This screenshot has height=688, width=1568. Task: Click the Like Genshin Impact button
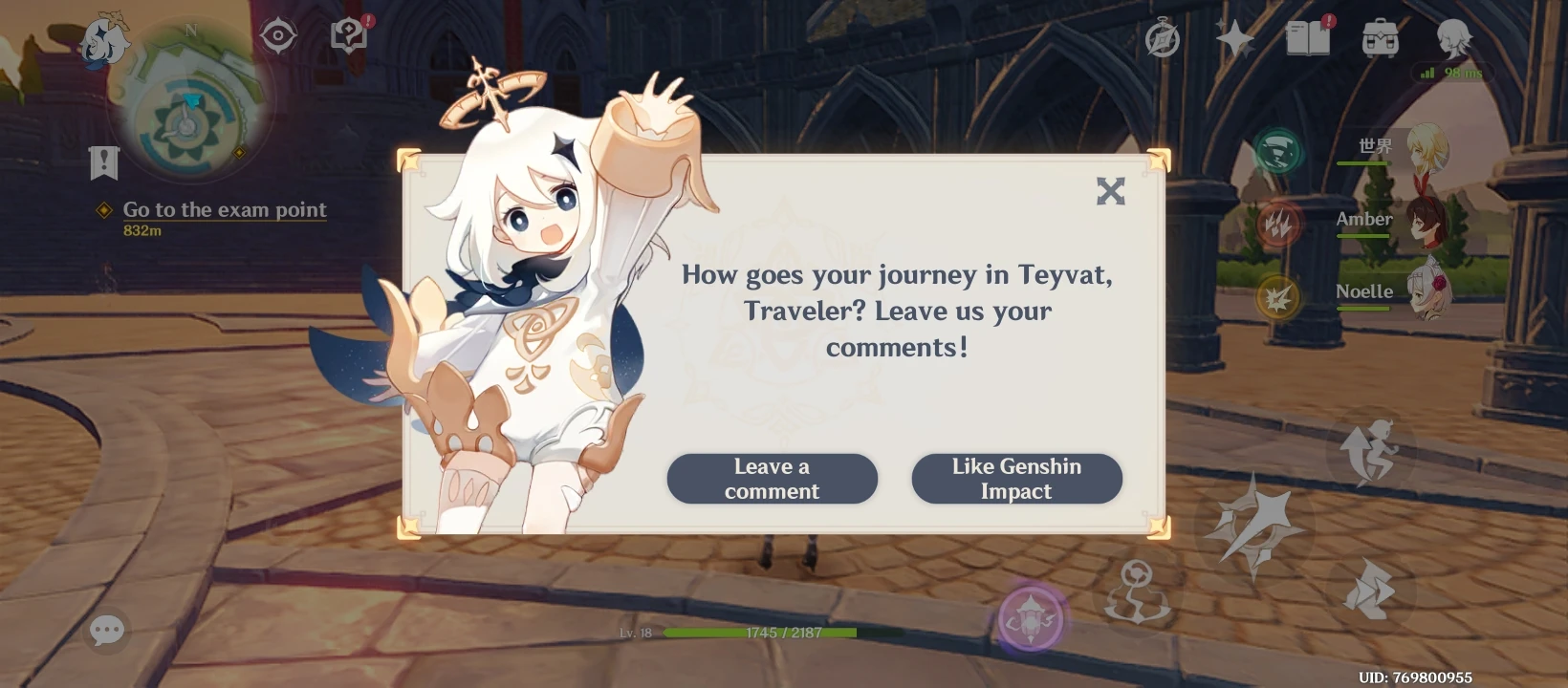pyautogui.click(x=1016, y=478)
